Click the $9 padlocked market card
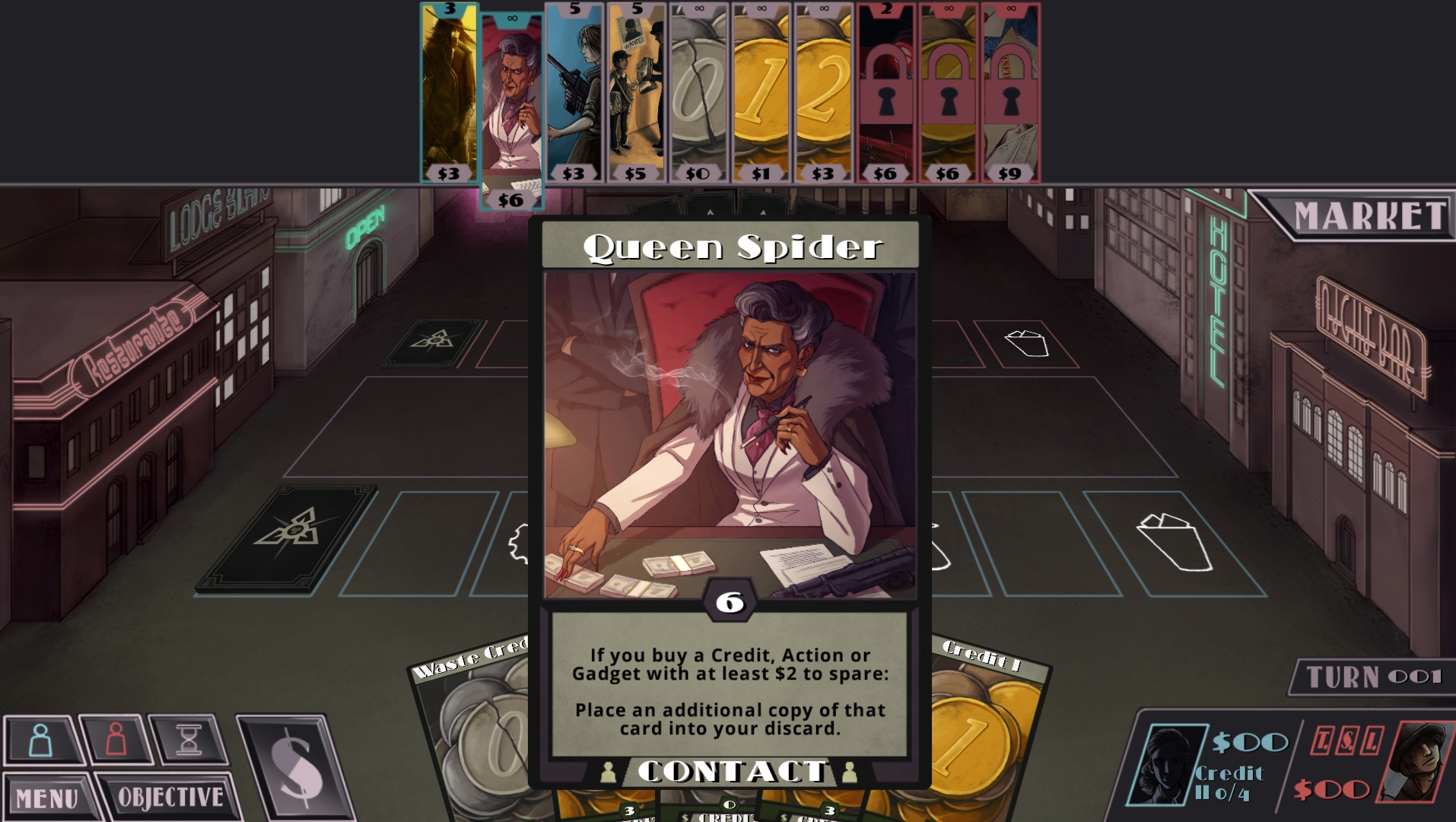The image size is (1456, 822). tap(1008, 91)
